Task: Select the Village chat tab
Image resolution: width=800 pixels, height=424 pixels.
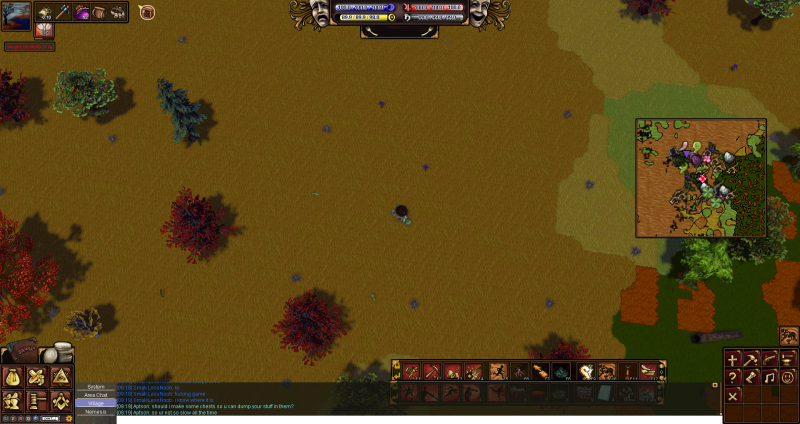Action: point(96,403)
